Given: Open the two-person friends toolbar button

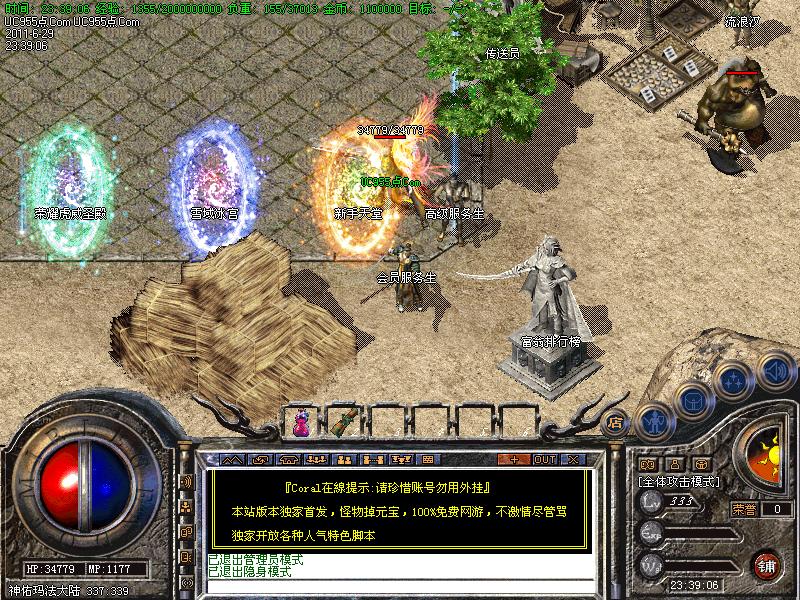Looking at the screenshot, I should coord(345,459).
